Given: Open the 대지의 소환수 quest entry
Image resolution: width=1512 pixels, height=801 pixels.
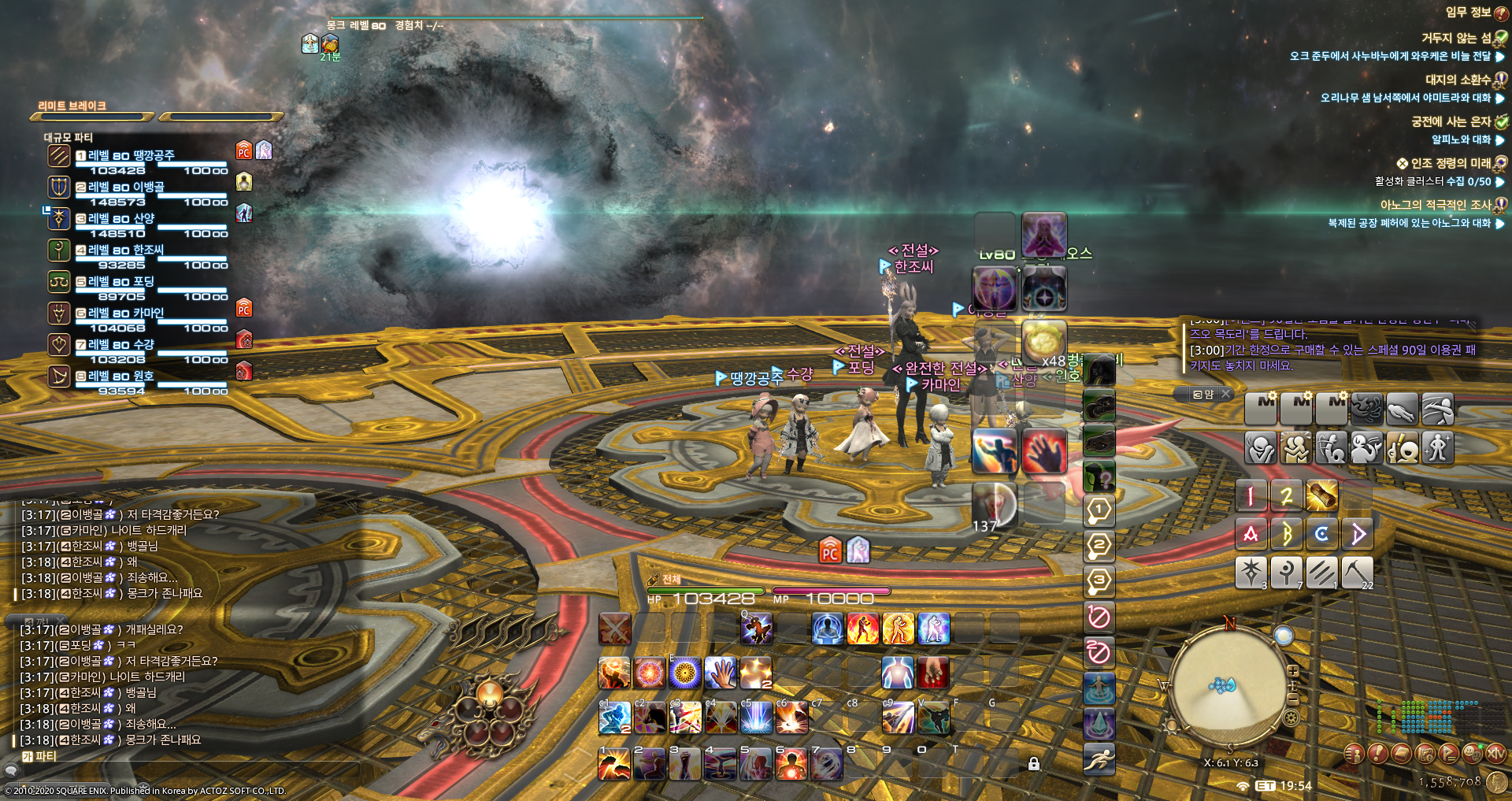Looking at the screenshot, I should pos(1458,80).
